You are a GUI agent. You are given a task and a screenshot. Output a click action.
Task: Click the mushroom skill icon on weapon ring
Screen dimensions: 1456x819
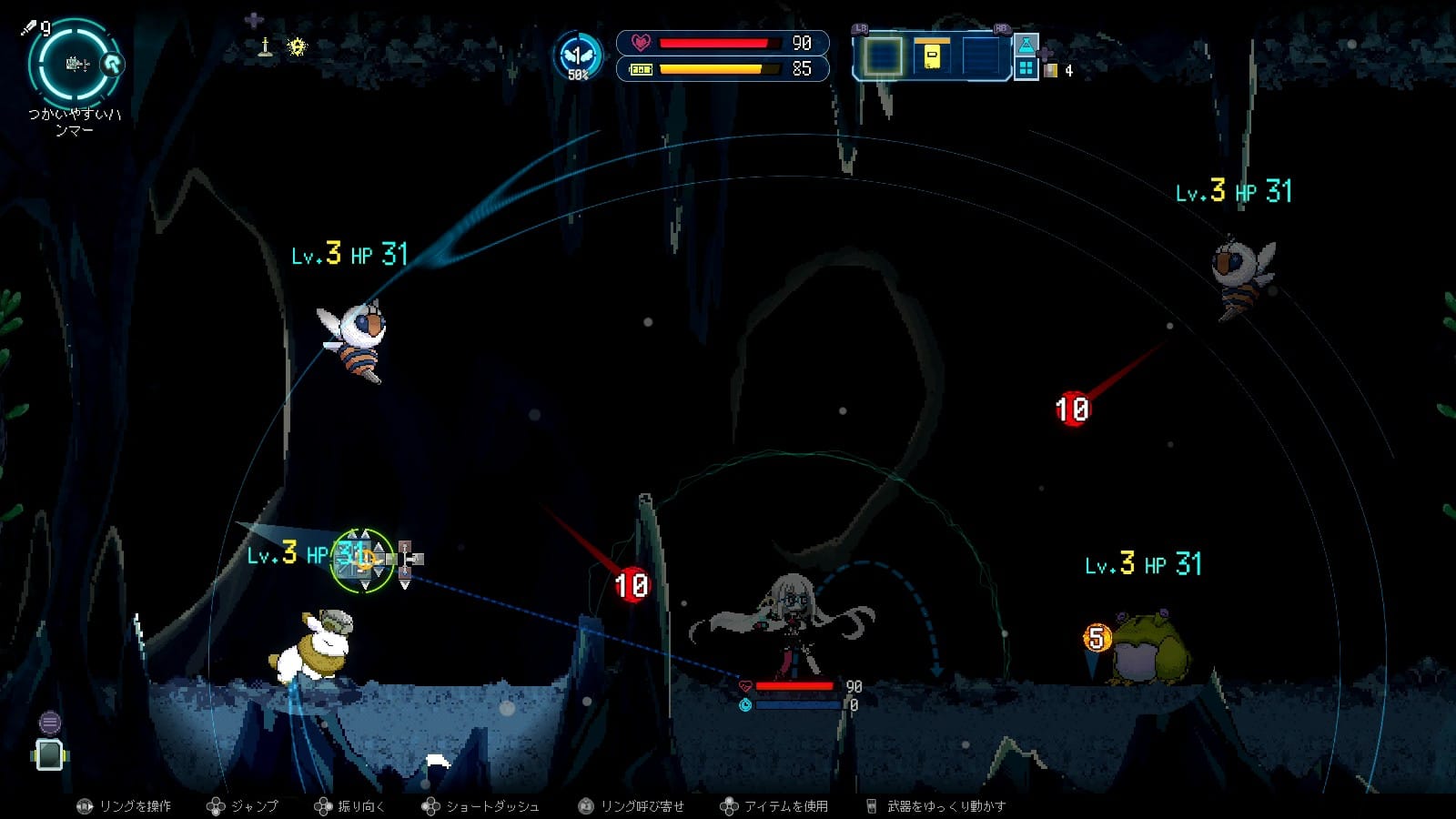pos(113,64)
